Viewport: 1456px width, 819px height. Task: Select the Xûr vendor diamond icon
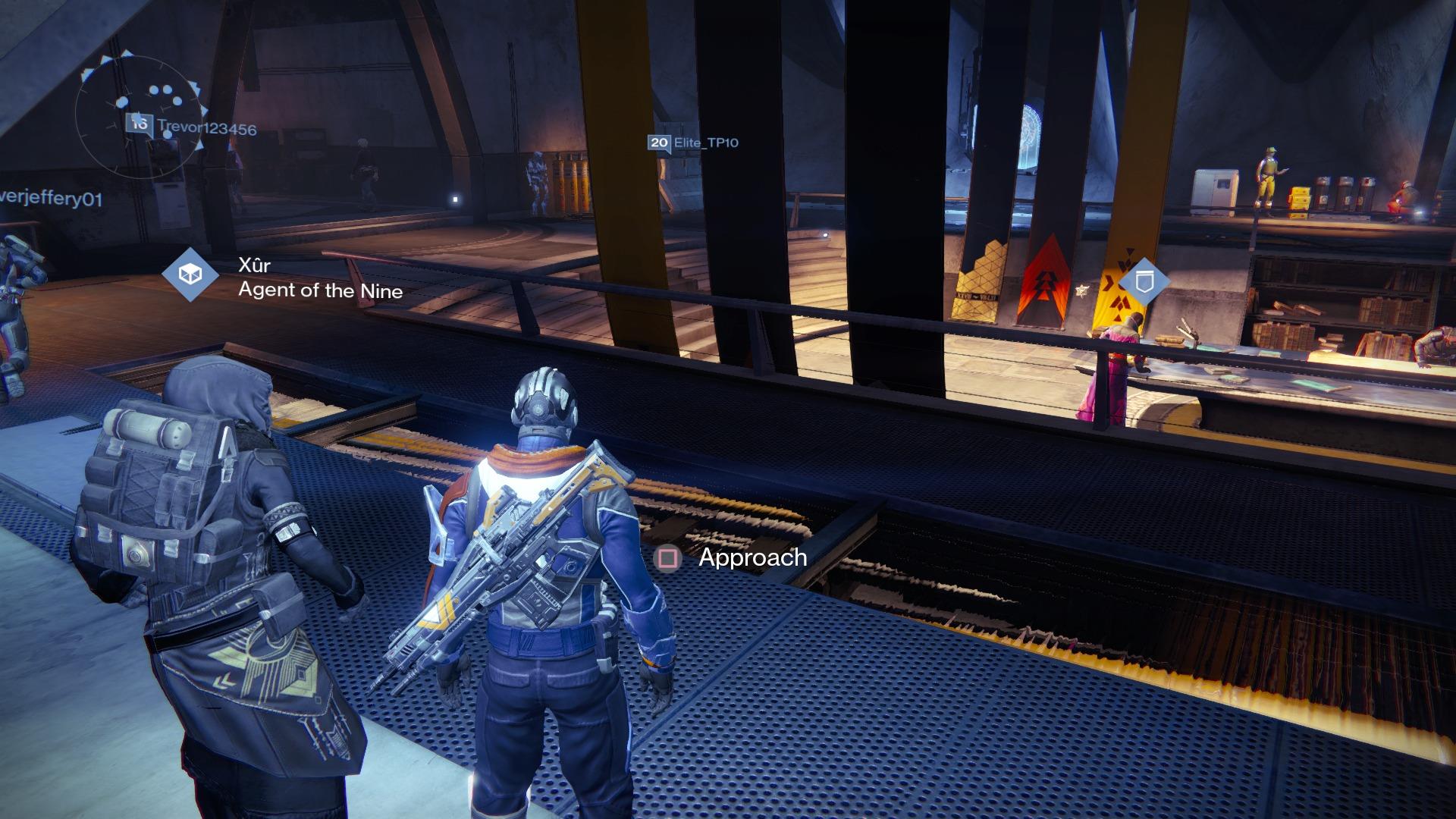tap(191, 272)
